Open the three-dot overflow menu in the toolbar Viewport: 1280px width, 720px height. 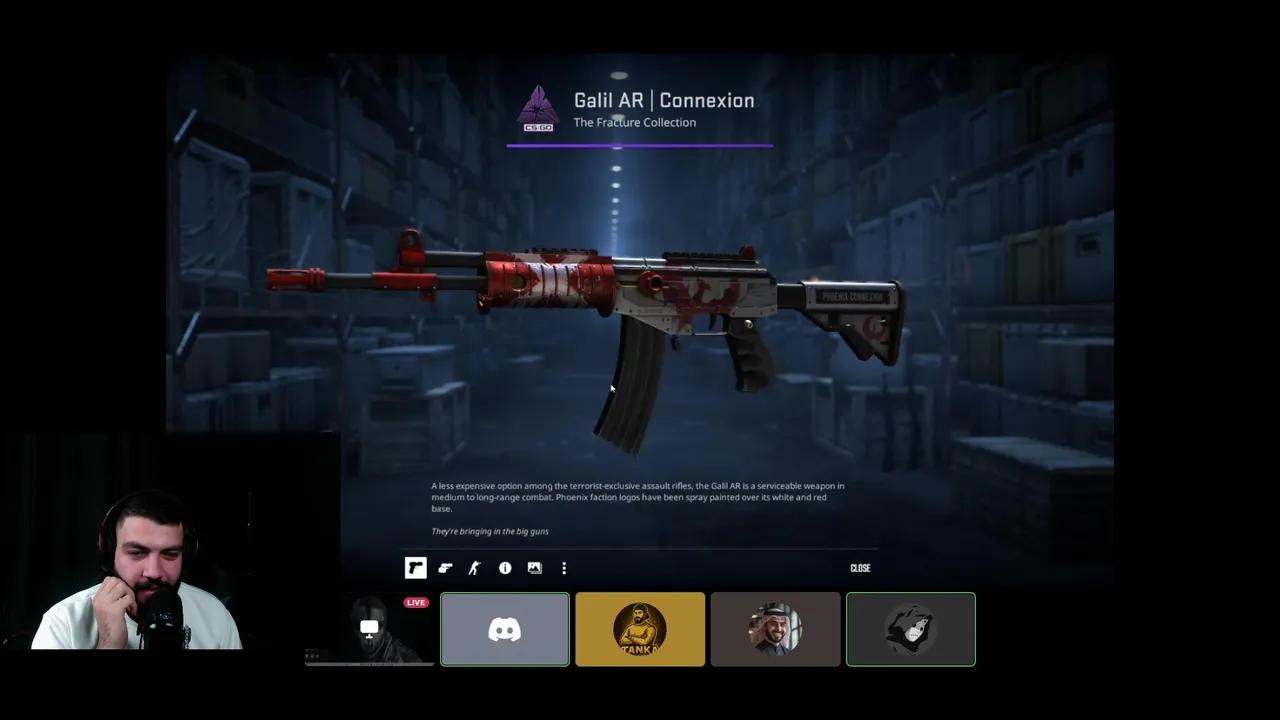pyautogui.click(x=564, y=568)
